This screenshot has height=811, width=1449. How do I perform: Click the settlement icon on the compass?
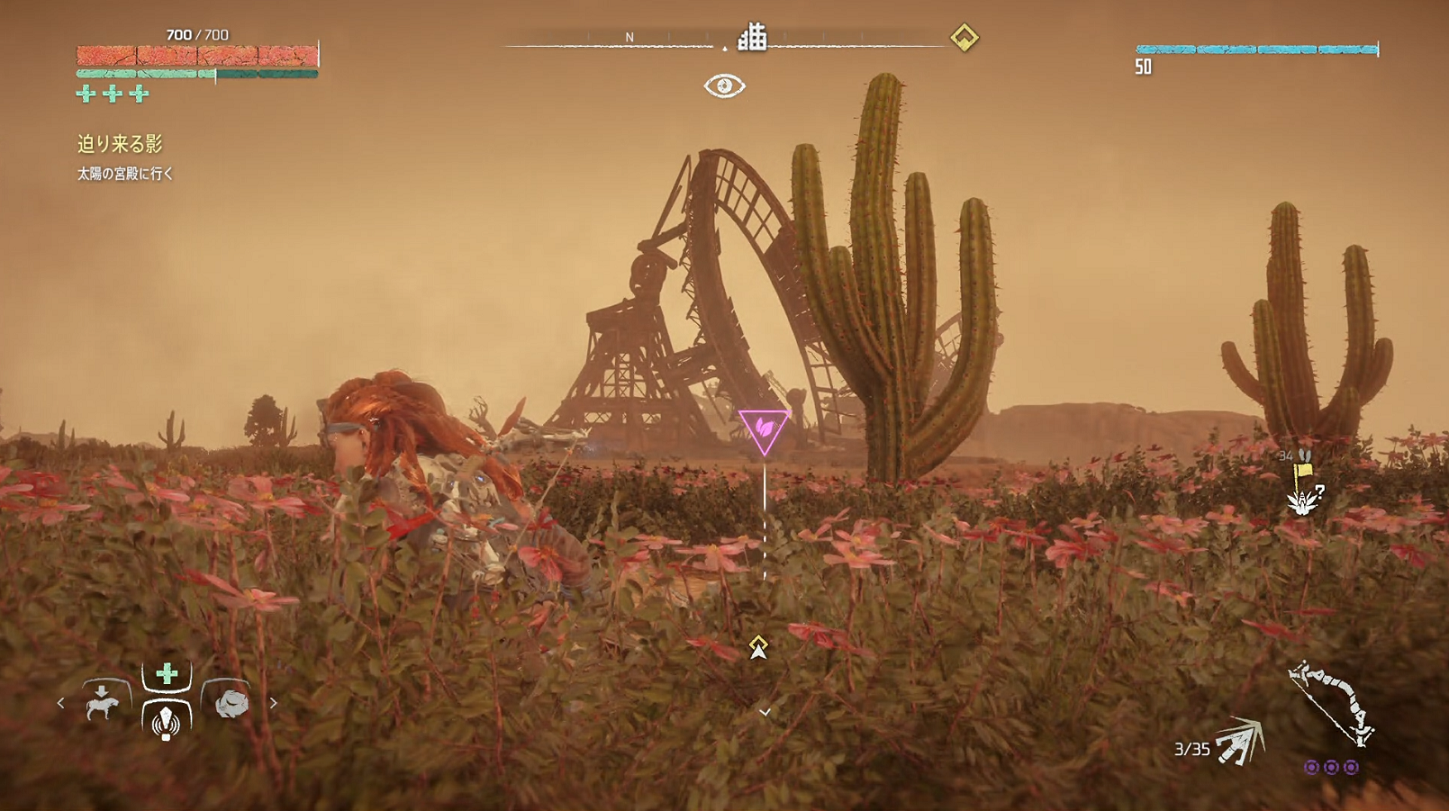click(752, 38)
